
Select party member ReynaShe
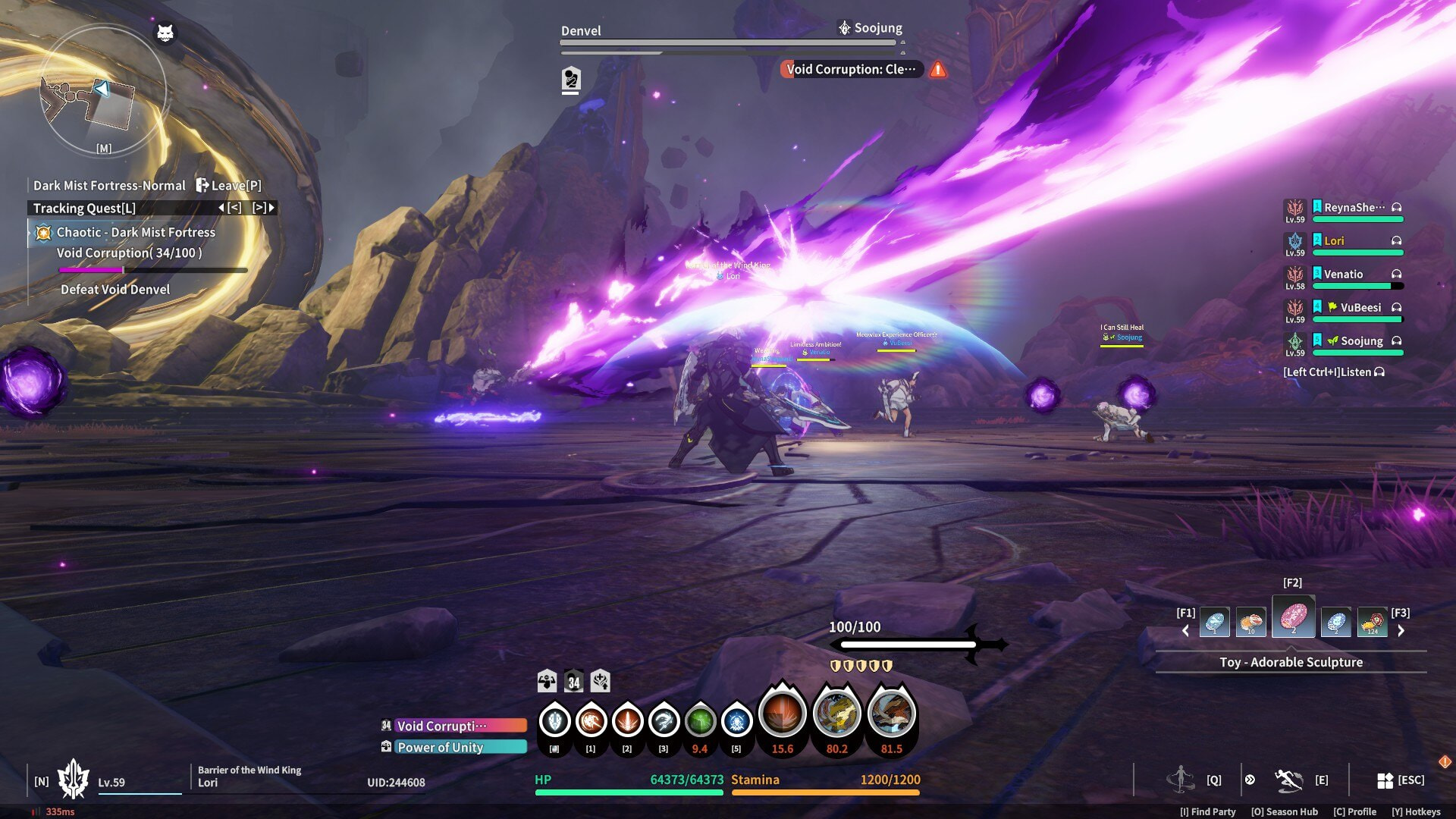(x=1354, y=208)
